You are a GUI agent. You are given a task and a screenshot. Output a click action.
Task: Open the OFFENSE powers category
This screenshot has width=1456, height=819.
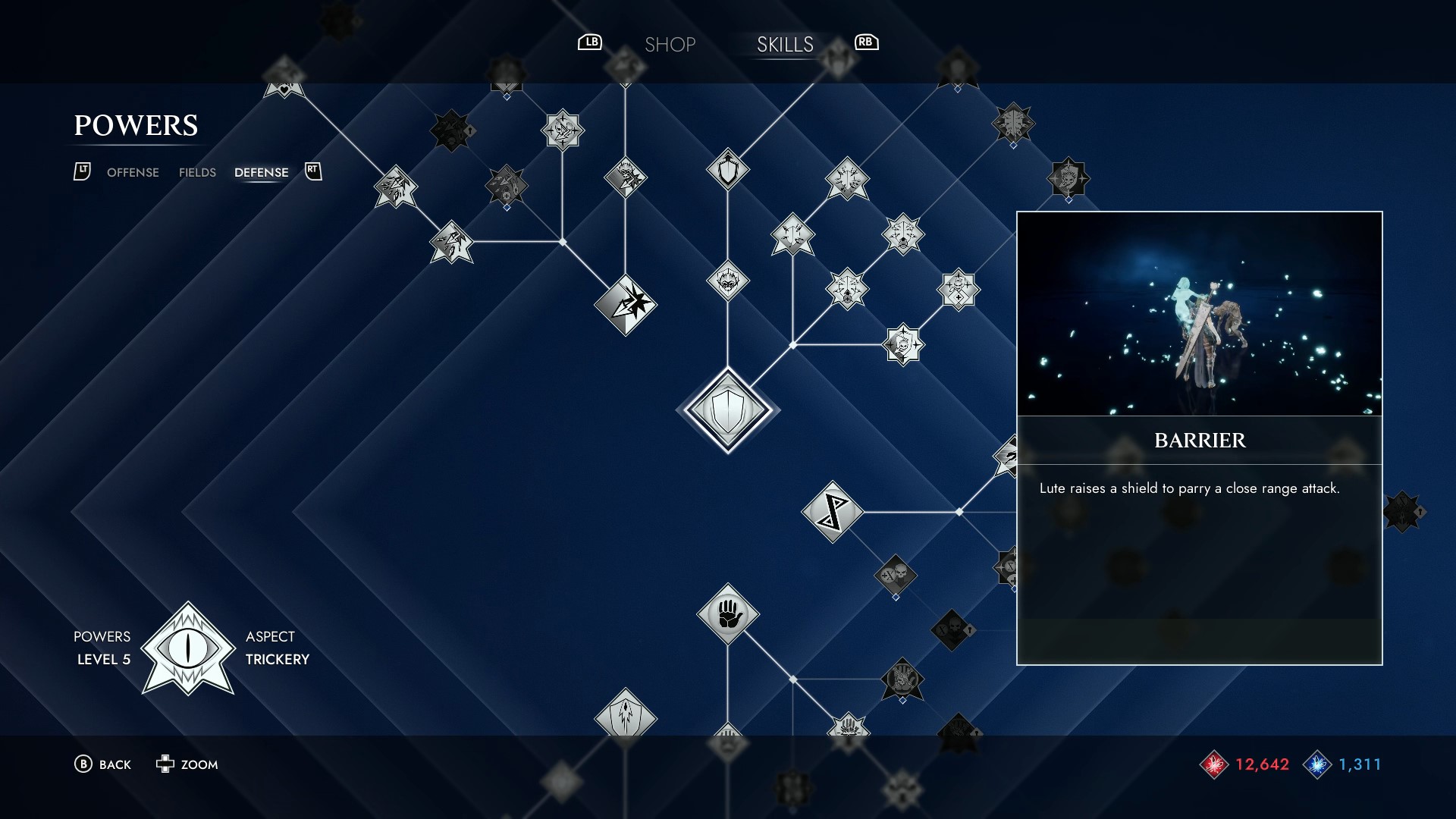click(x=133, y=172)
